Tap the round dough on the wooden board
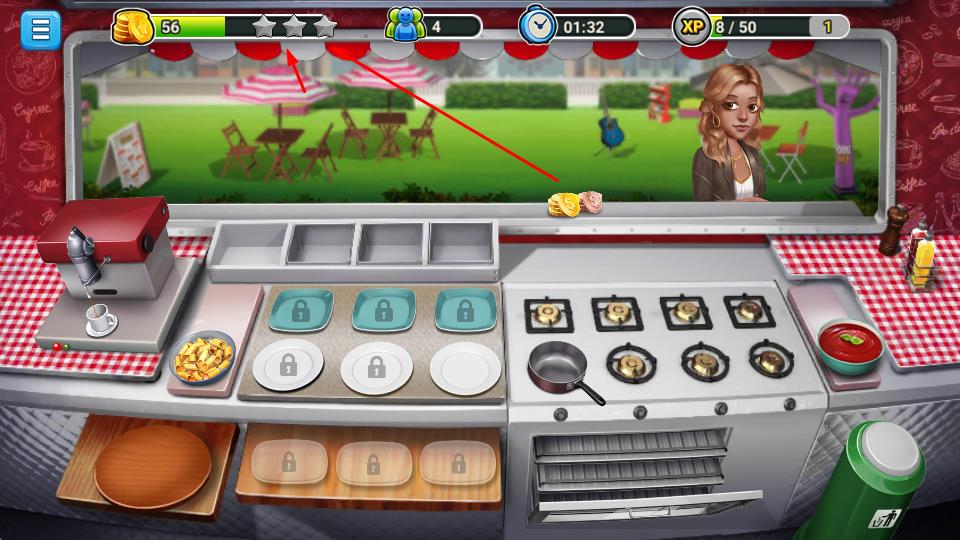Screen dimensions: 960x540 pos(153,466)
